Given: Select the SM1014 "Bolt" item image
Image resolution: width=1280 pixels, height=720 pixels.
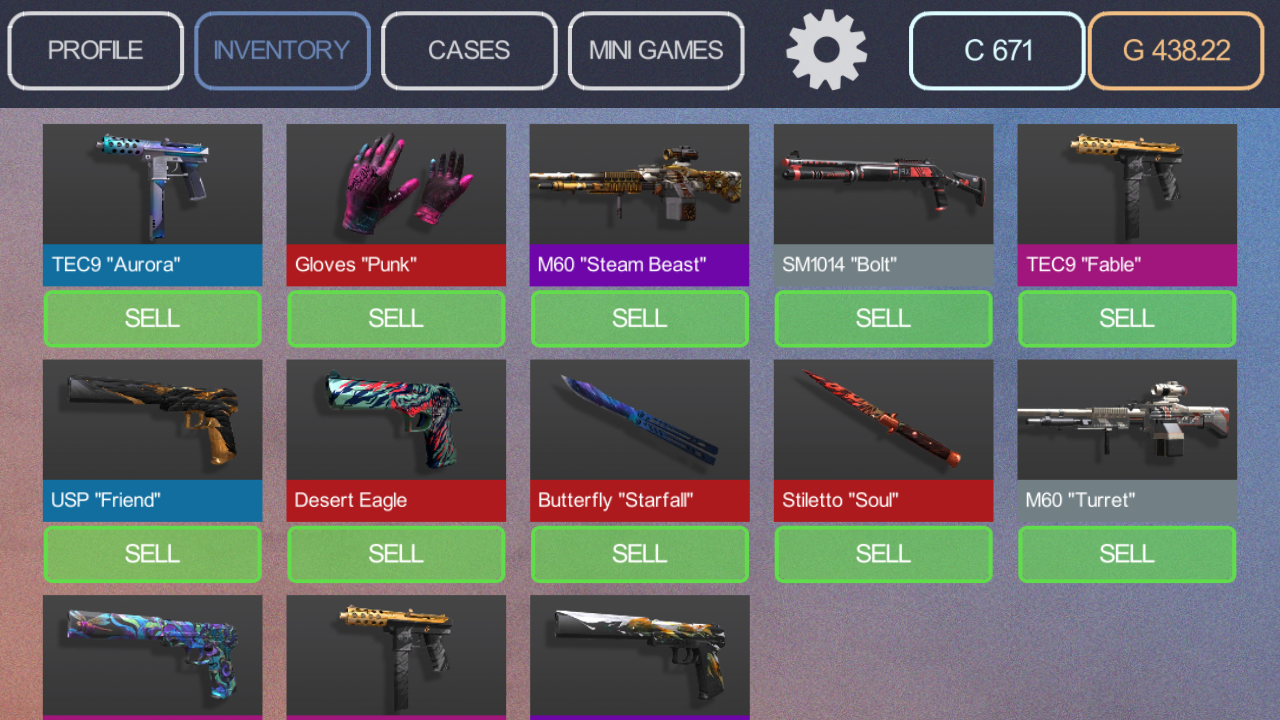Looking at the screenshot, I should [883, 183].
